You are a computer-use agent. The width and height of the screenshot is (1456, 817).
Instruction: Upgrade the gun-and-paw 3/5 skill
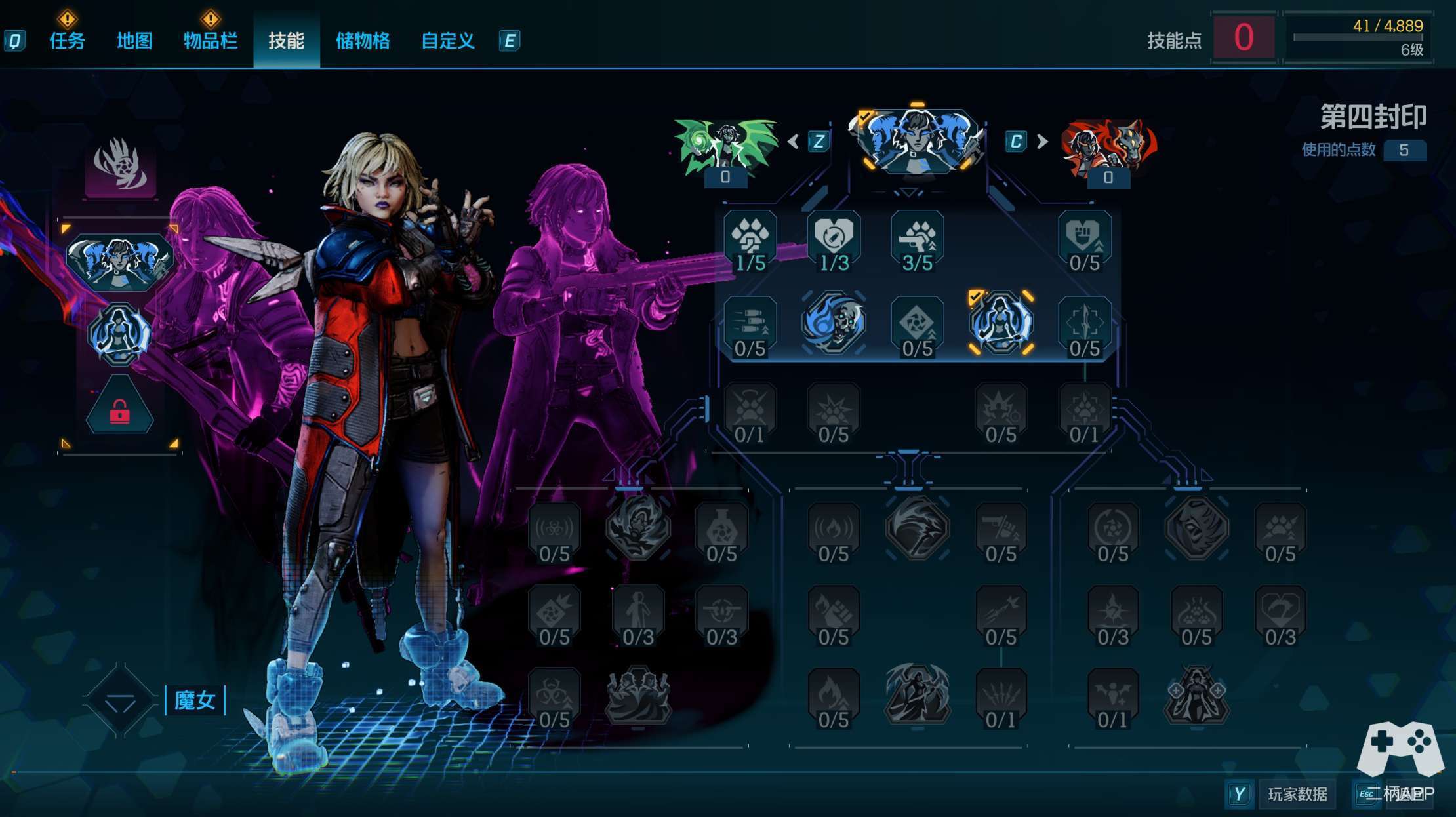[x=917, y=241]
